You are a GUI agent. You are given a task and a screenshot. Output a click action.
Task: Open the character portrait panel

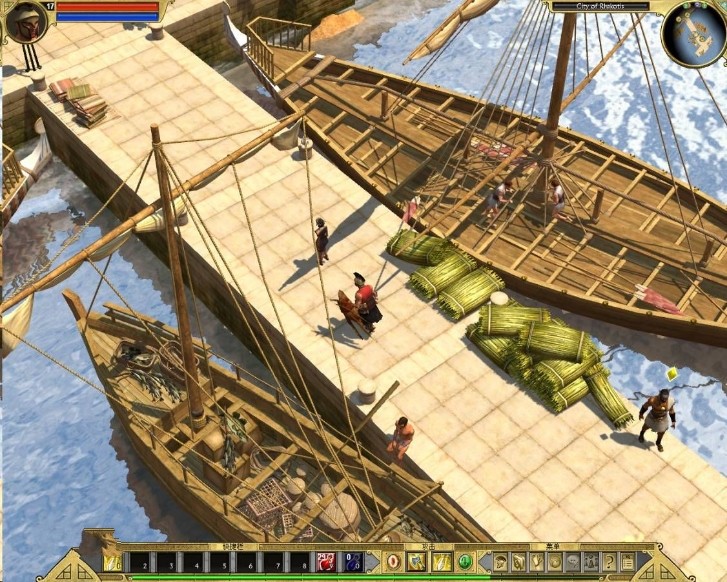pos(26,21)
